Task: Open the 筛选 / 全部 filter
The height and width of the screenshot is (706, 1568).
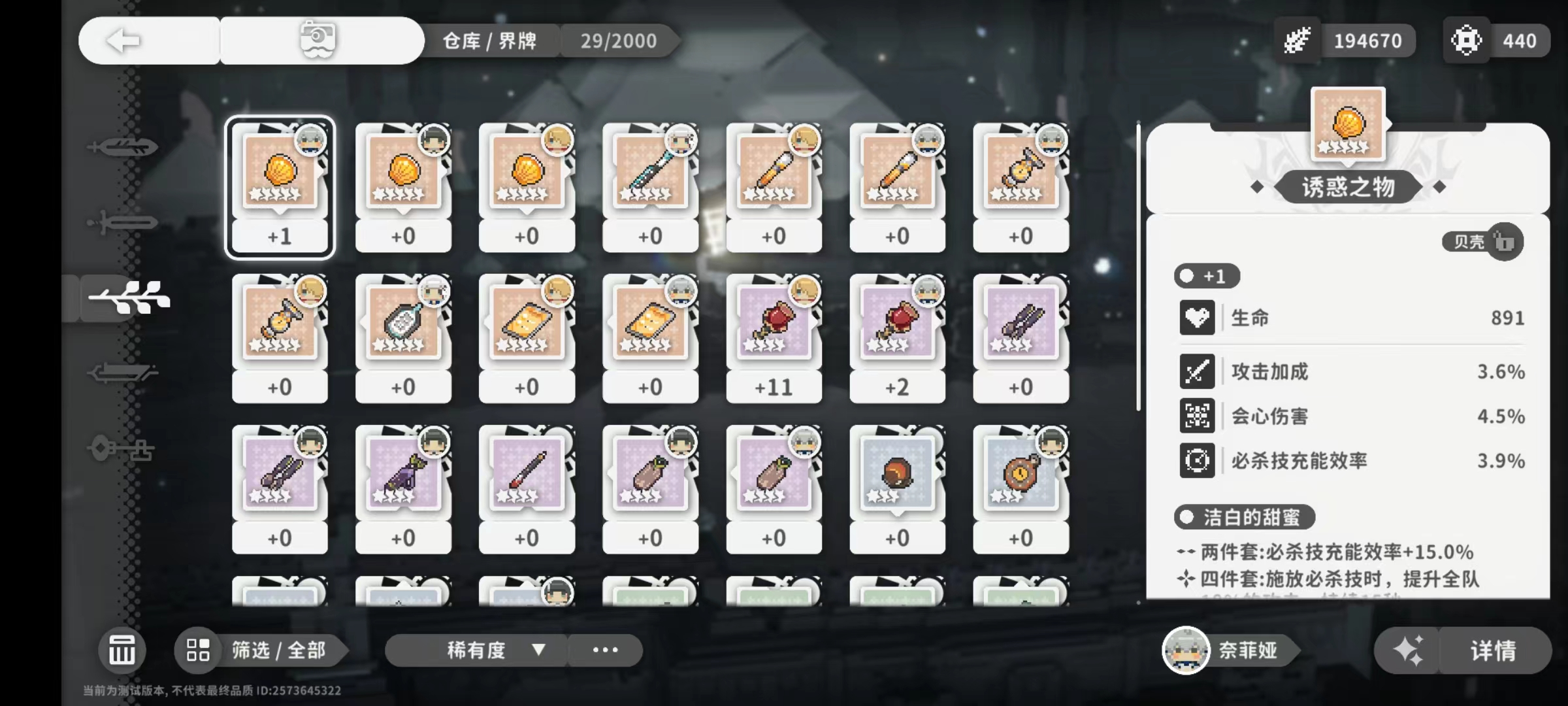Action: tap(261, 650)
